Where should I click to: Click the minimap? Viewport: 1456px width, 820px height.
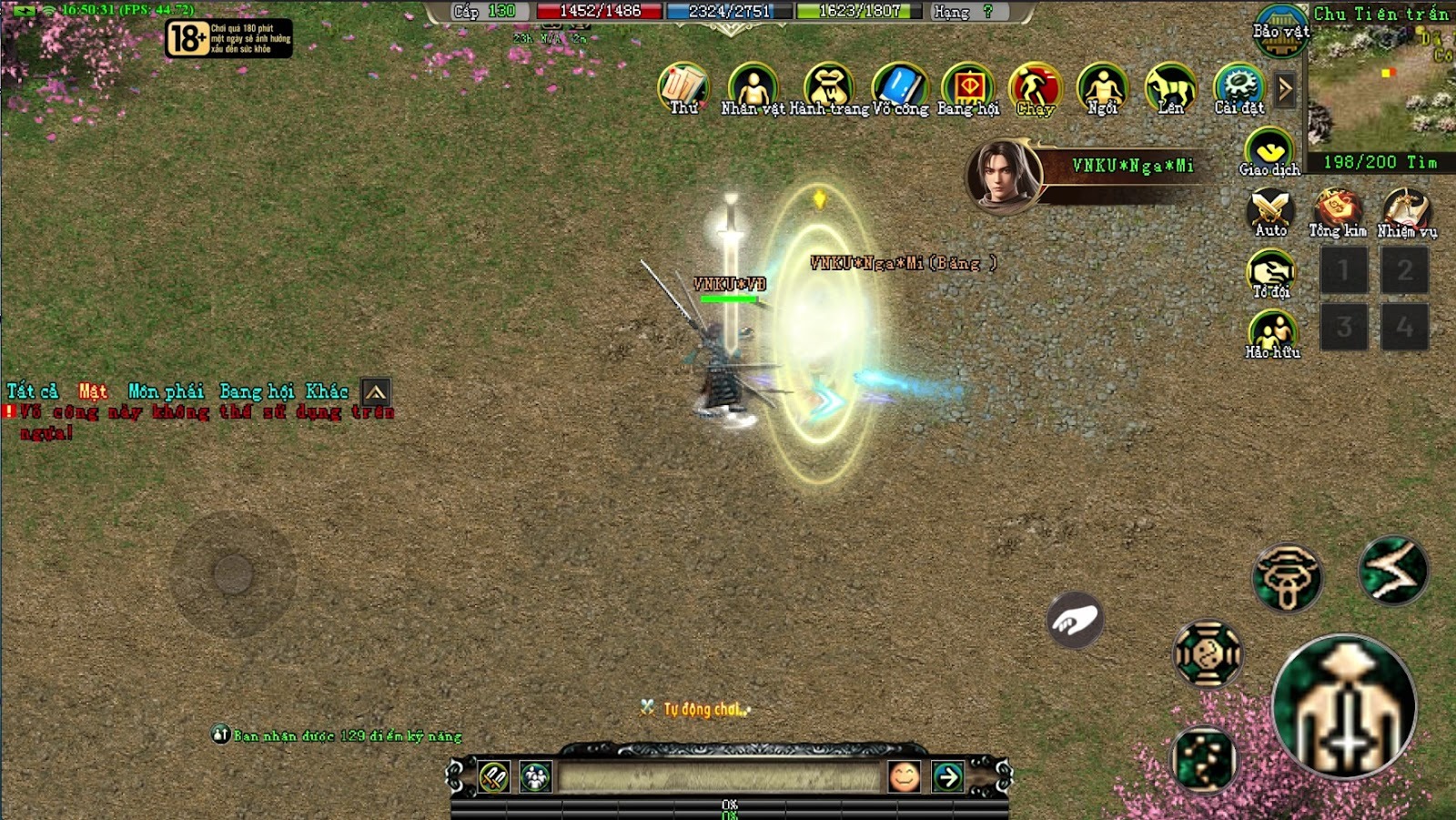1380,86
